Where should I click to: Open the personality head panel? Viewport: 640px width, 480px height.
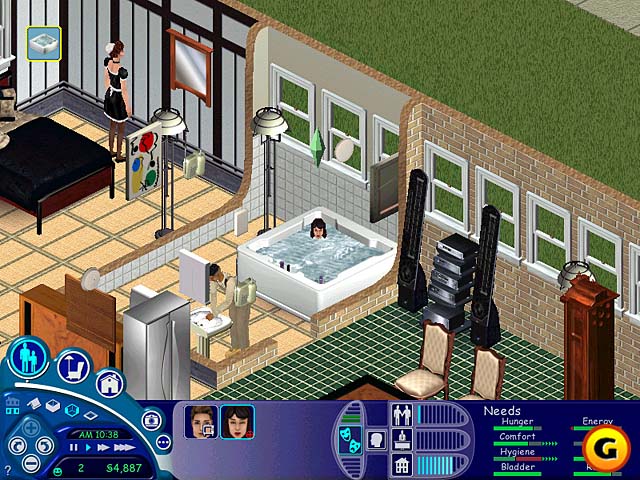(x=374, y=440)
